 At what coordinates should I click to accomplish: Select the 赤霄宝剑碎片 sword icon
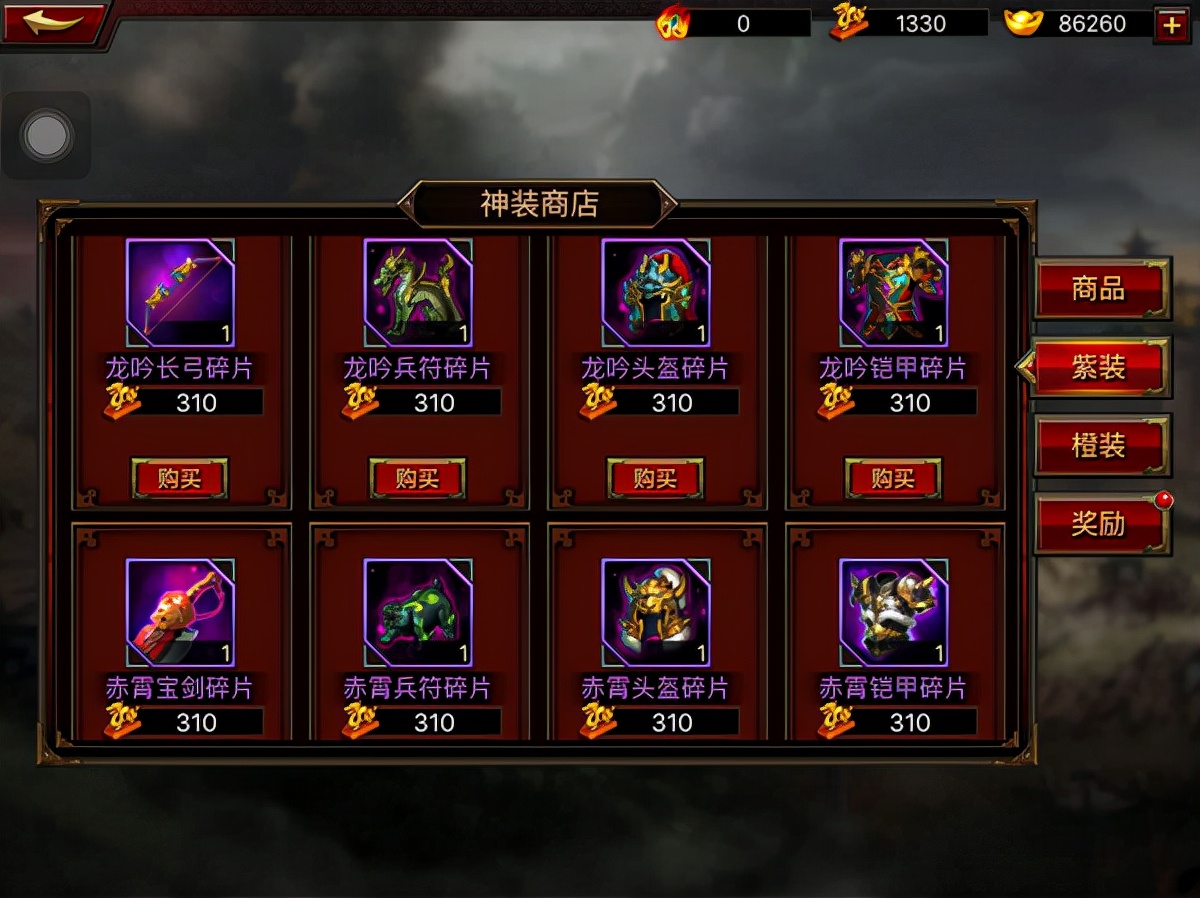(x=180, y=612)
